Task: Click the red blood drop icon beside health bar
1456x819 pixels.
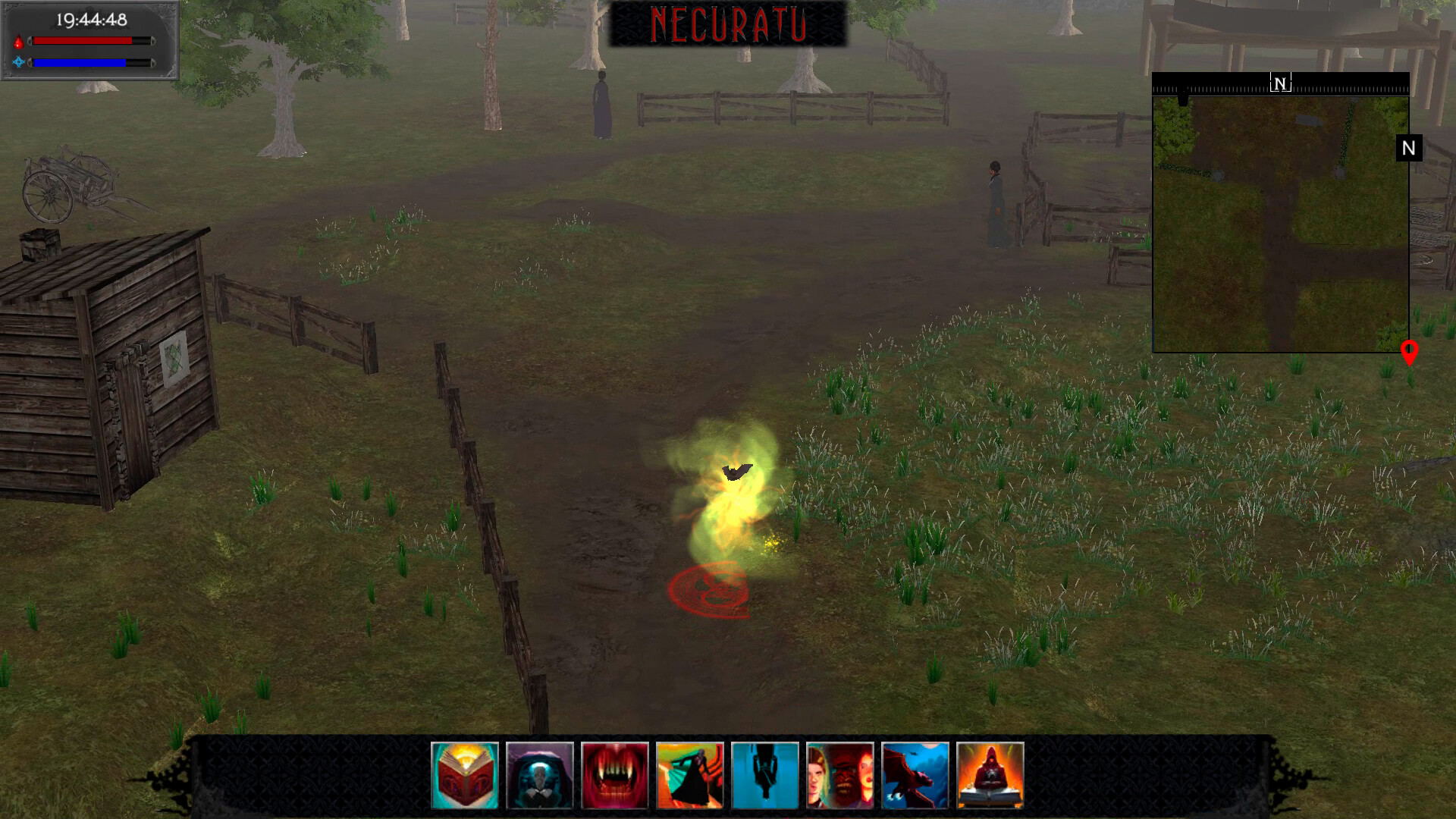Action: pyautogui.click(x=18, y=41)
